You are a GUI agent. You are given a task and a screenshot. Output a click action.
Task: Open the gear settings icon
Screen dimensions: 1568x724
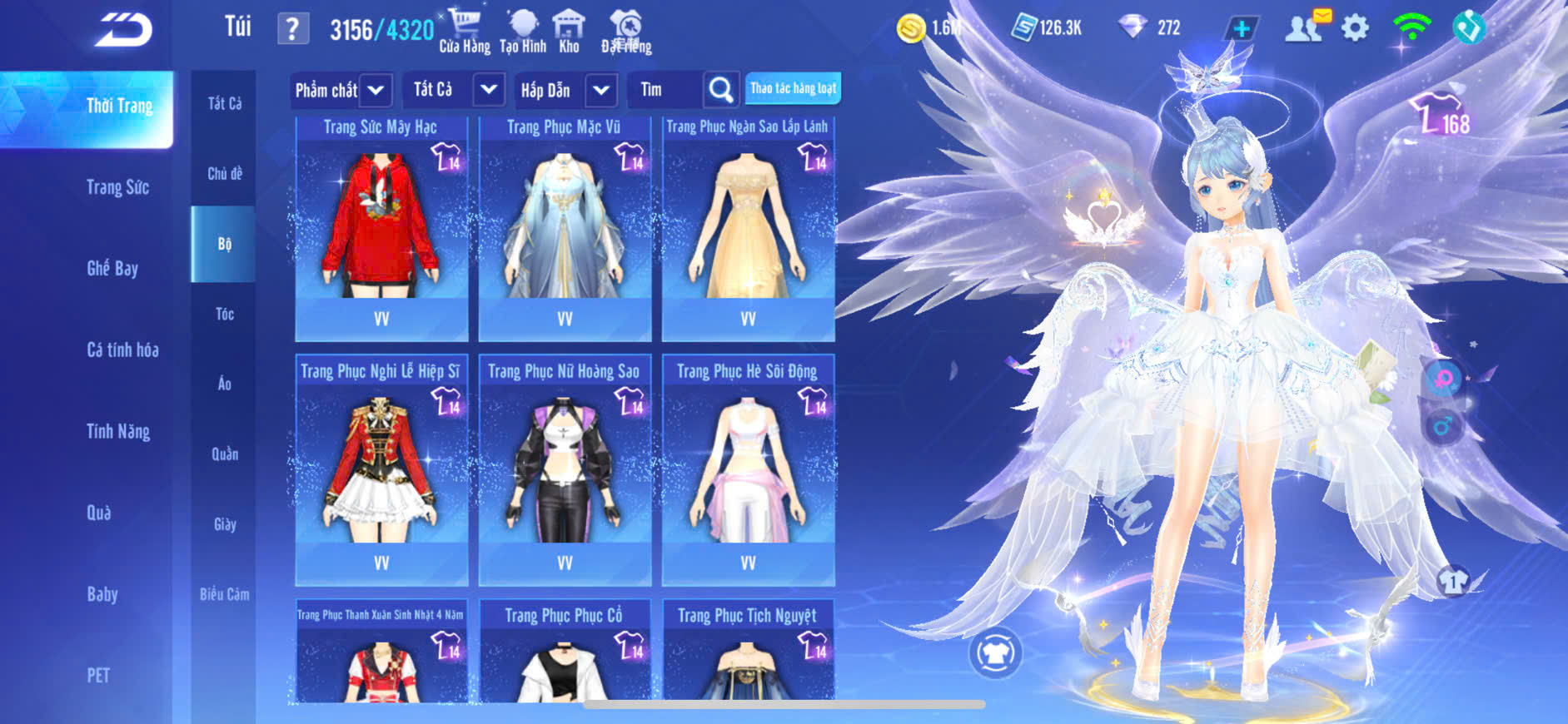coord(1355,28)
